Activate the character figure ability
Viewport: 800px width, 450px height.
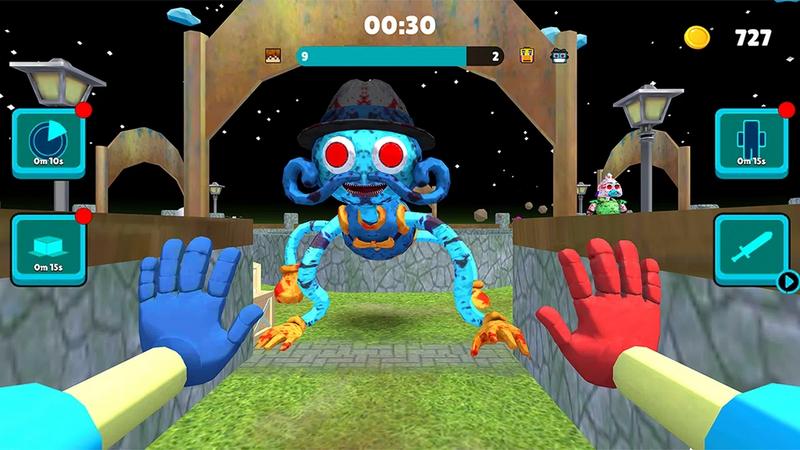750,143
